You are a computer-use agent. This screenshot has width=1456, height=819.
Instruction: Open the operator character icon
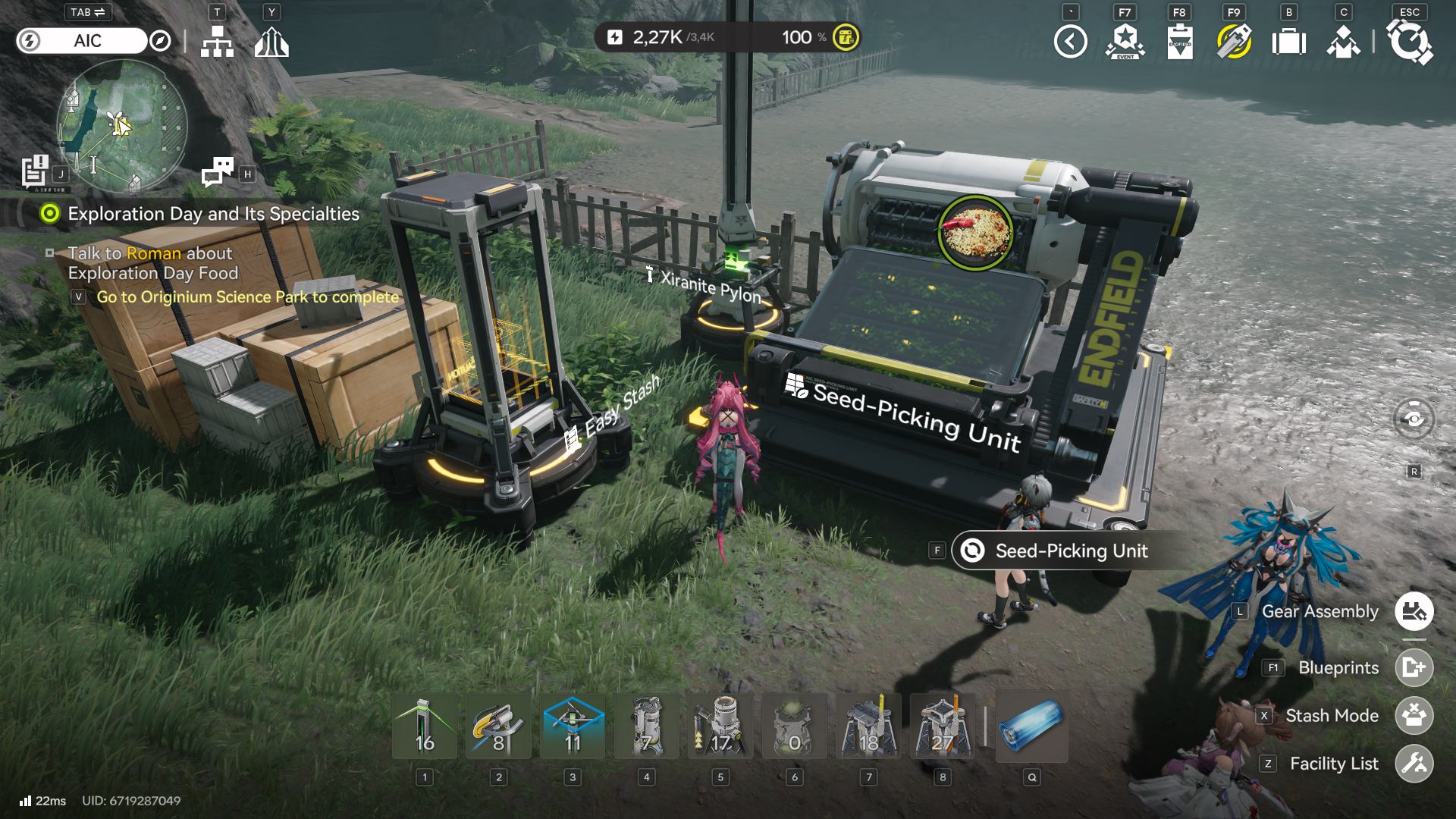point(1343,42)
